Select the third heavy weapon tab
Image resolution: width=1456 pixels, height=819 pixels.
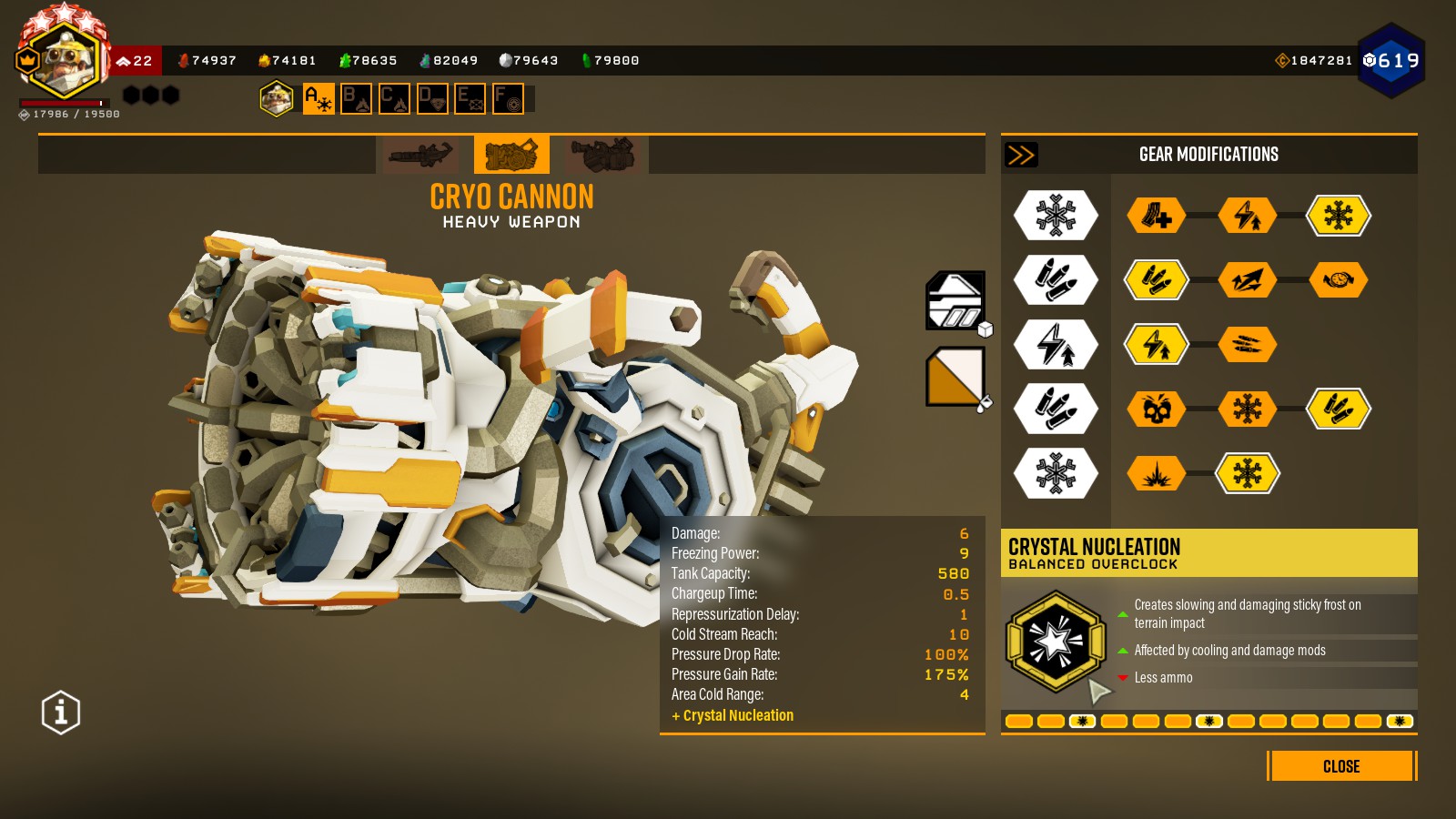[x=602, y=155]
